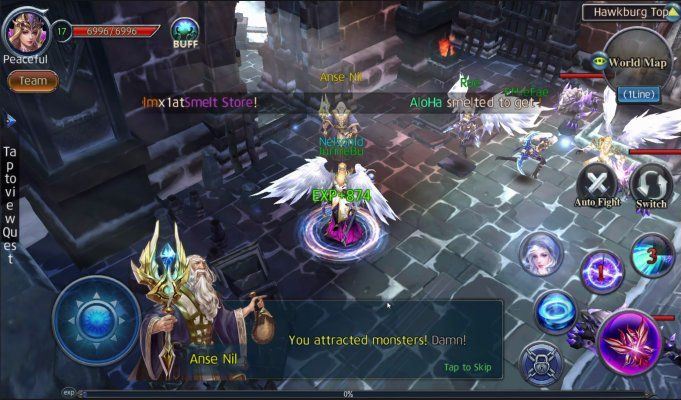Click the blue arrow above quest tab
This screenshot has width=681, height=400.
[x=10, y=120]
